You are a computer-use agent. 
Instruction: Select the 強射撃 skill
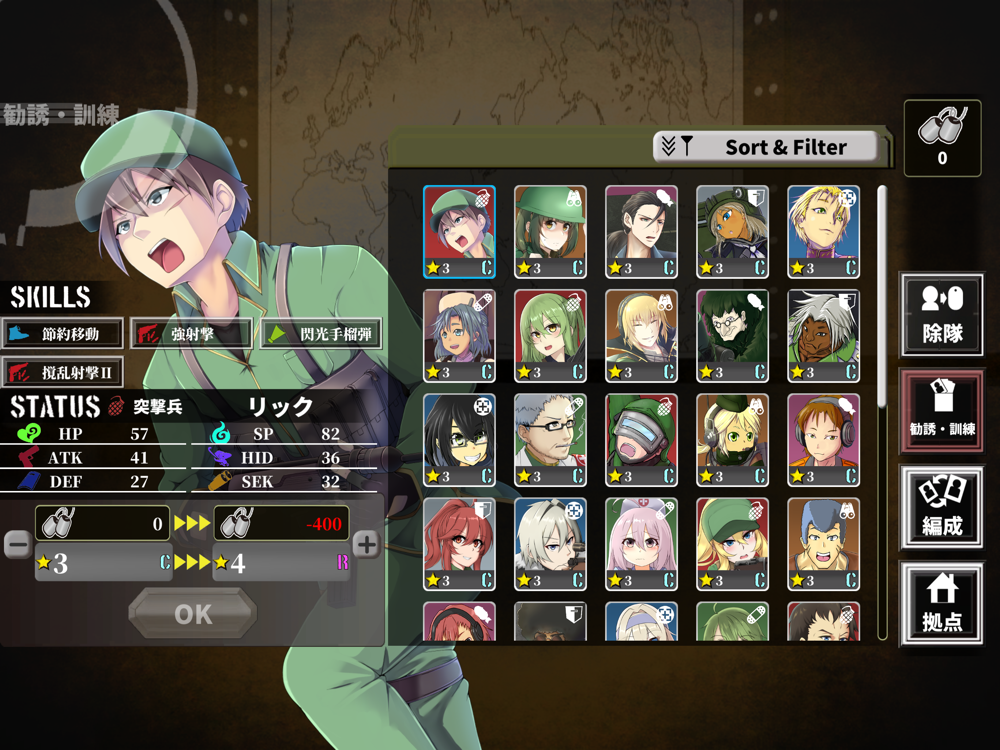190,334
